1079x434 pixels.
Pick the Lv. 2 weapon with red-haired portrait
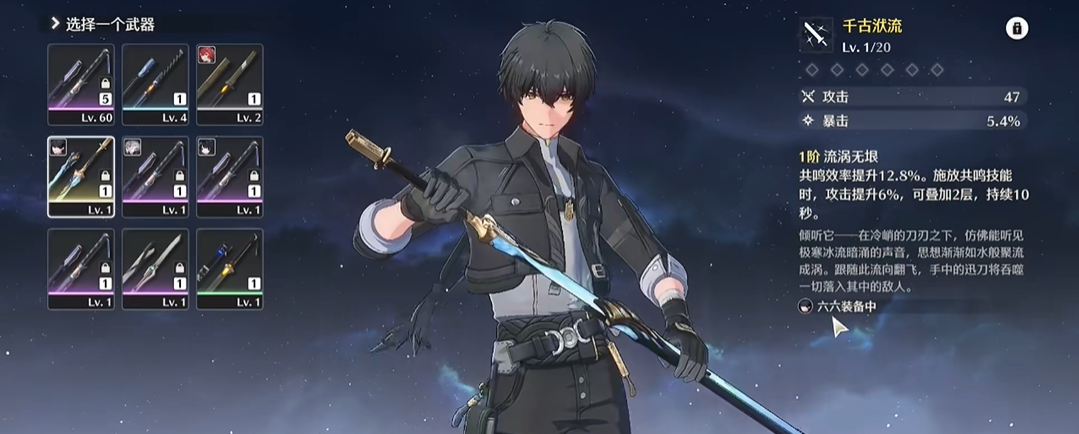pyautogui.click(x=229, y=84)
